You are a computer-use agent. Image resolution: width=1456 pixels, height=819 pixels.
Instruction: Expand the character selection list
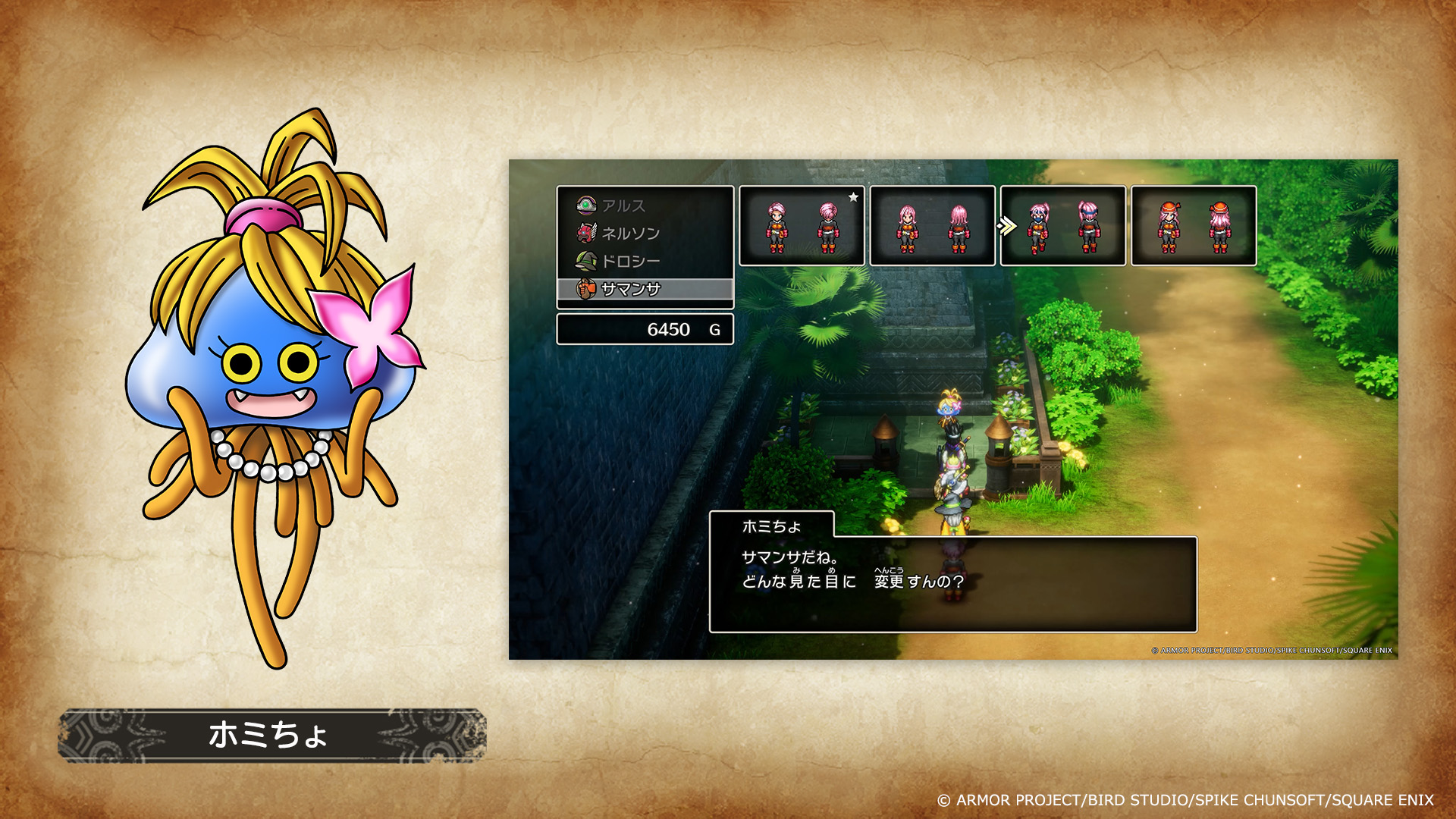click(645, 246)
